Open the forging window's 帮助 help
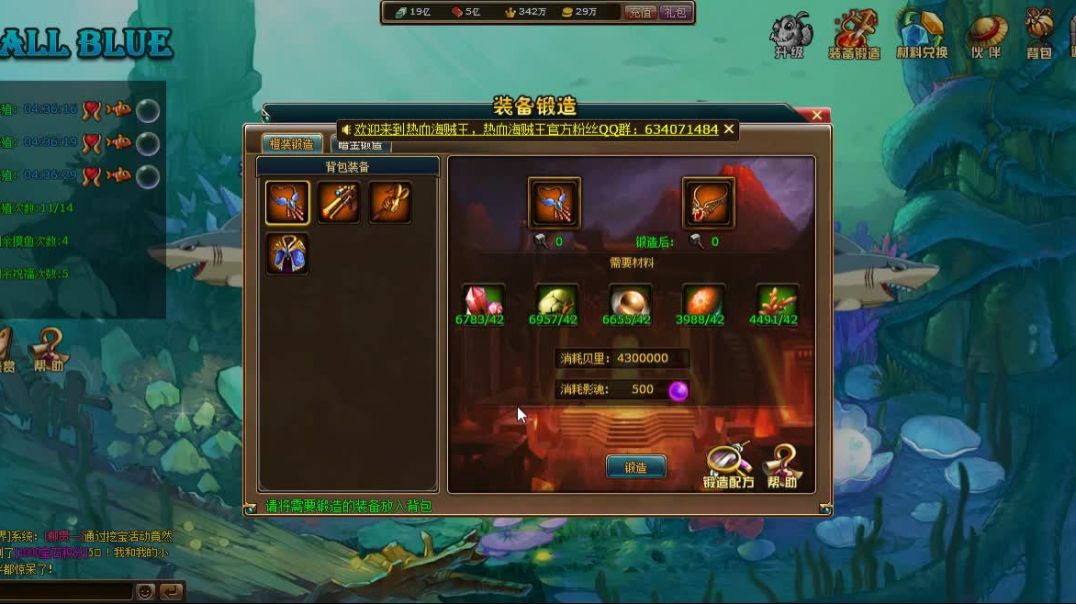This screenshot has height=604, width=1076. coord(782,467)
